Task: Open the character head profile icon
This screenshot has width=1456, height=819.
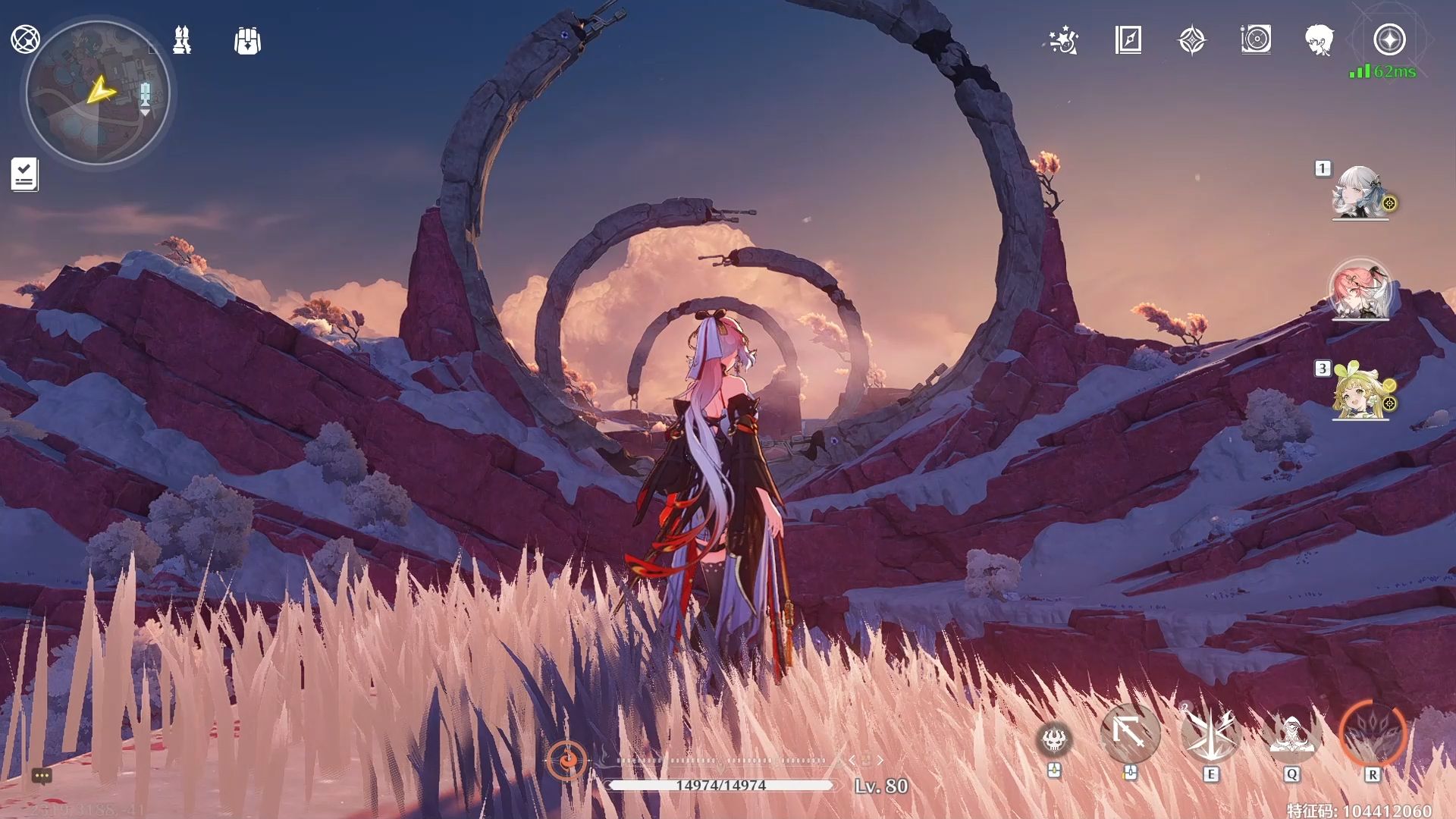Action: click(1320, 40)
